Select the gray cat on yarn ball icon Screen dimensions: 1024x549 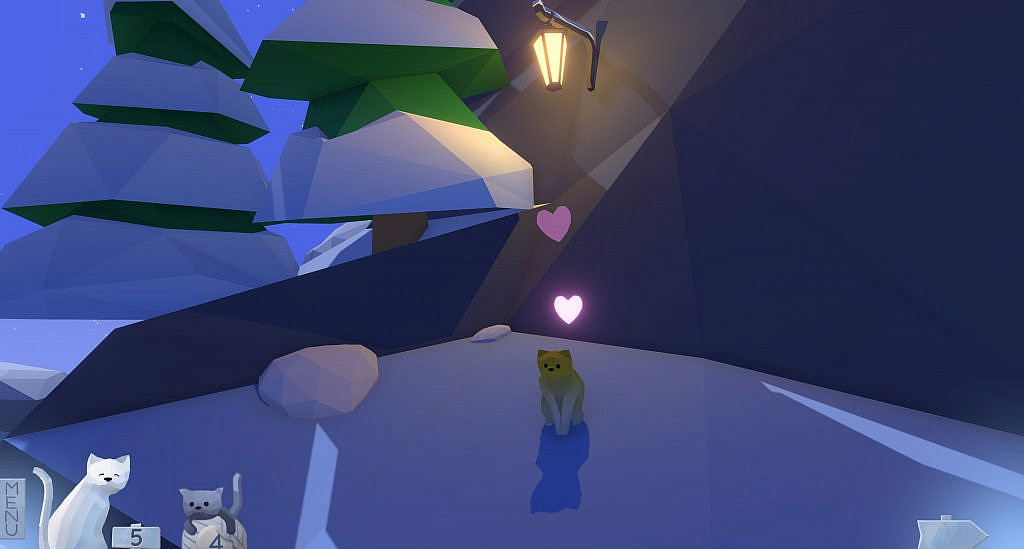click(x=209, y=514)
